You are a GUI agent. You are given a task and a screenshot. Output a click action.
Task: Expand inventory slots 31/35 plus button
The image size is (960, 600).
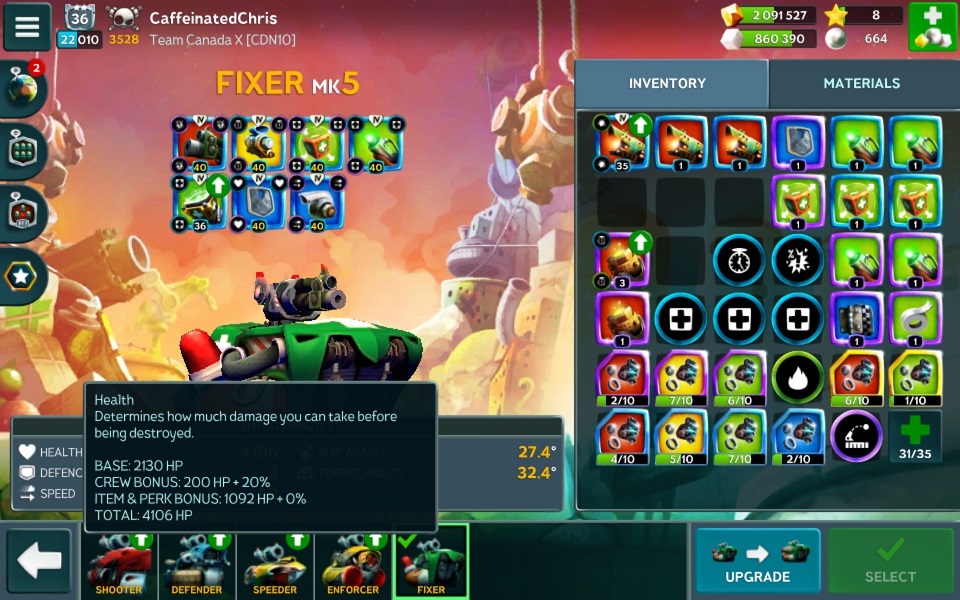915,436
